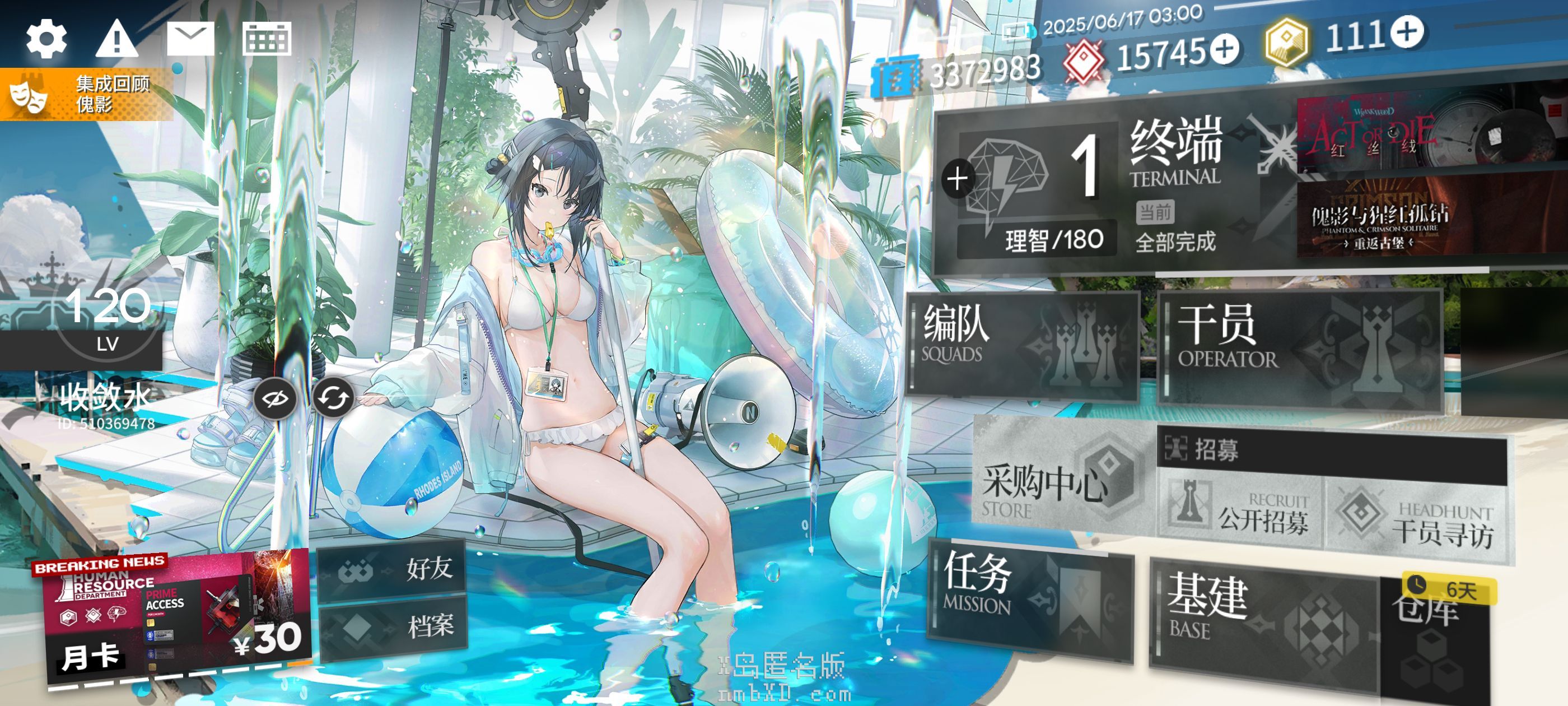Add Originium using its plus button

coord(1407,32)
